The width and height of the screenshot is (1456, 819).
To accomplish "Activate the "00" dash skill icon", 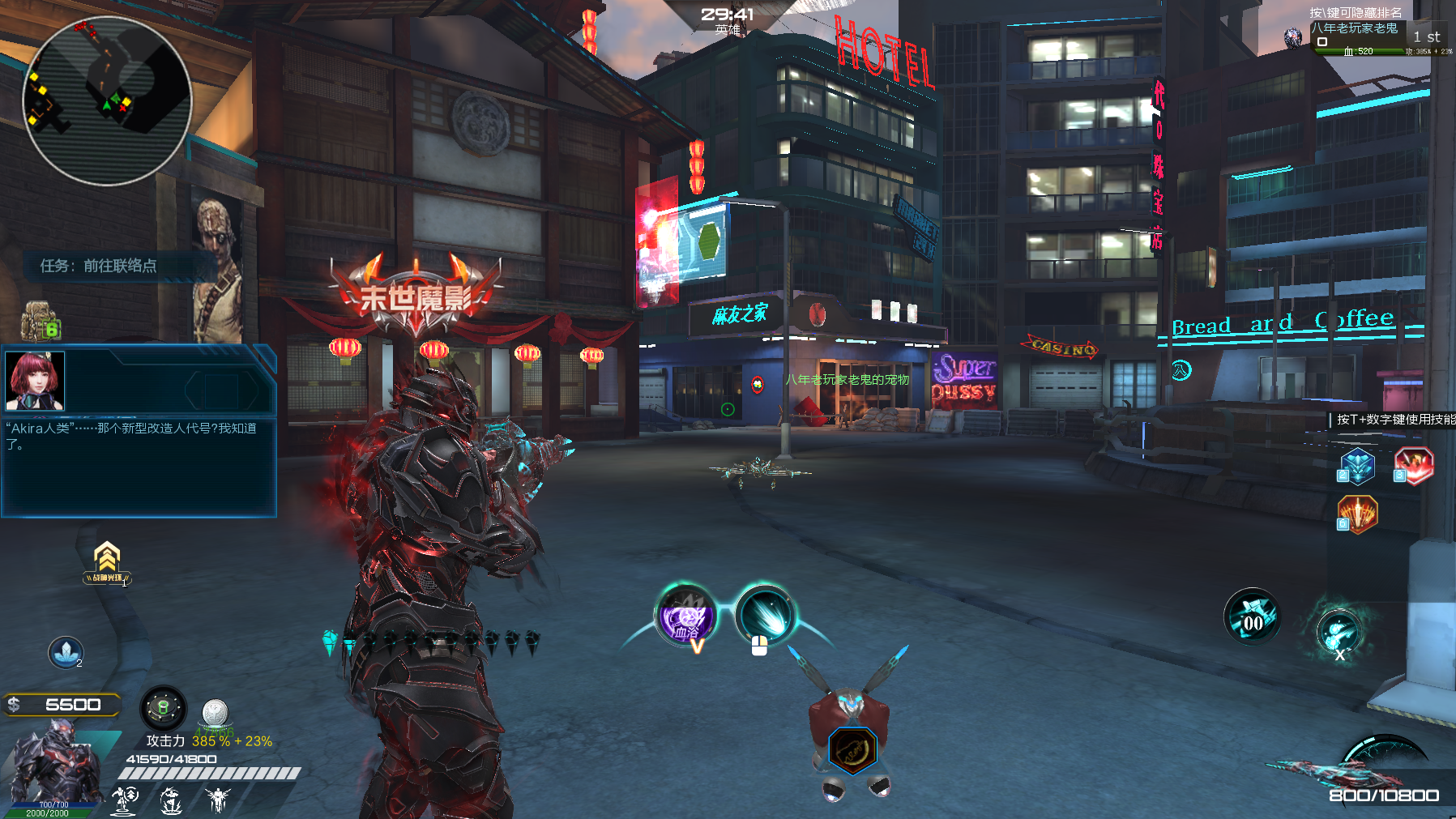I will [x=1252, y=617].
